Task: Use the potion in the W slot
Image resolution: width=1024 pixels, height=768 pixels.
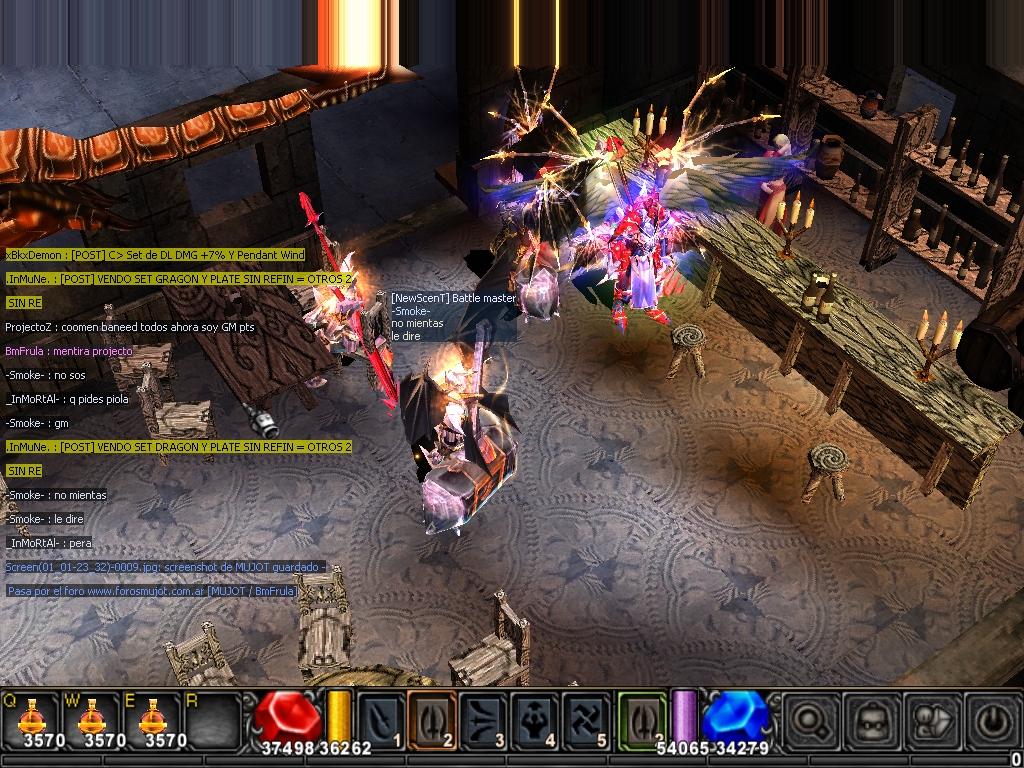Action: [x=93, y=716]
